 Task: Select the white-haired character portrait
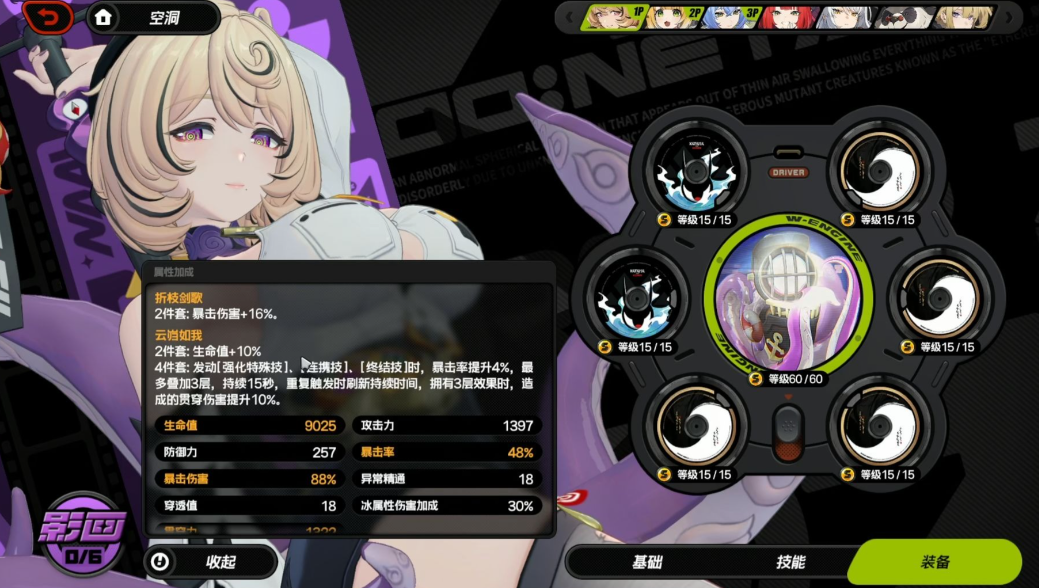pyautogui.click(x=845, y=17)
